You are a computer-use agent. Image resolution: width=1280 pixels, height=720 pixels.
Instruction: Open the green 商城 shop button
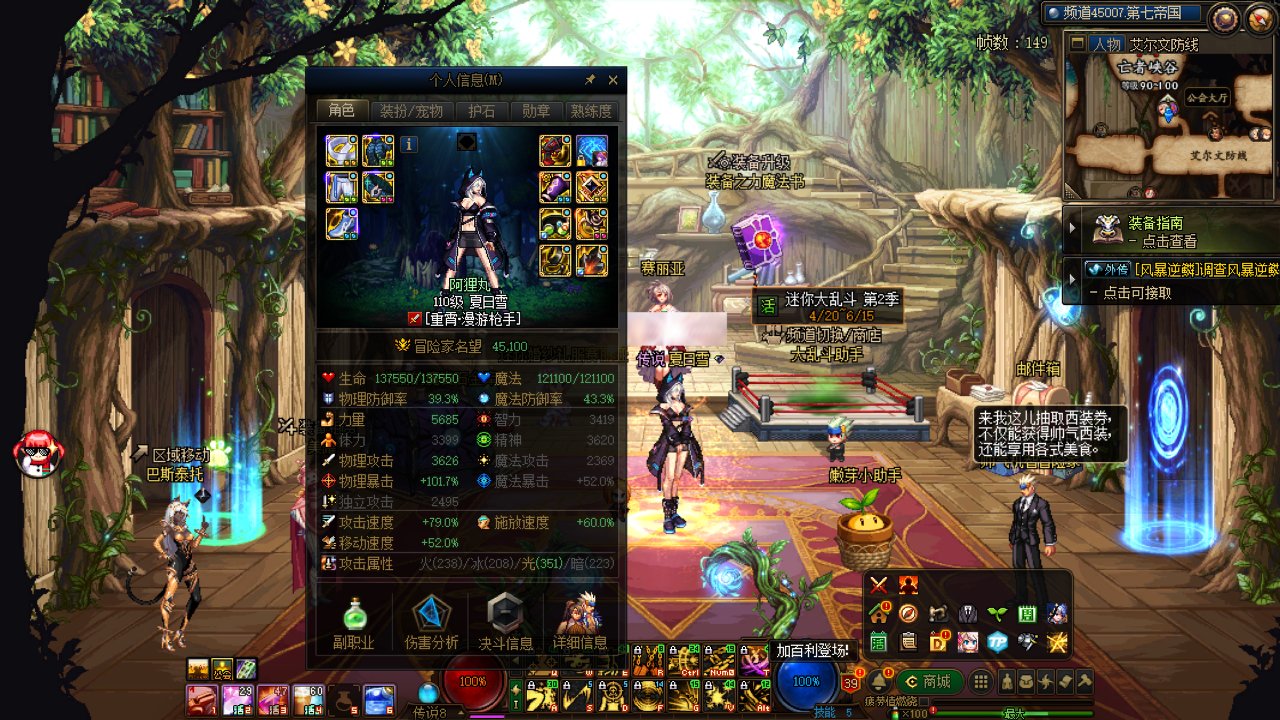(930, 682)
